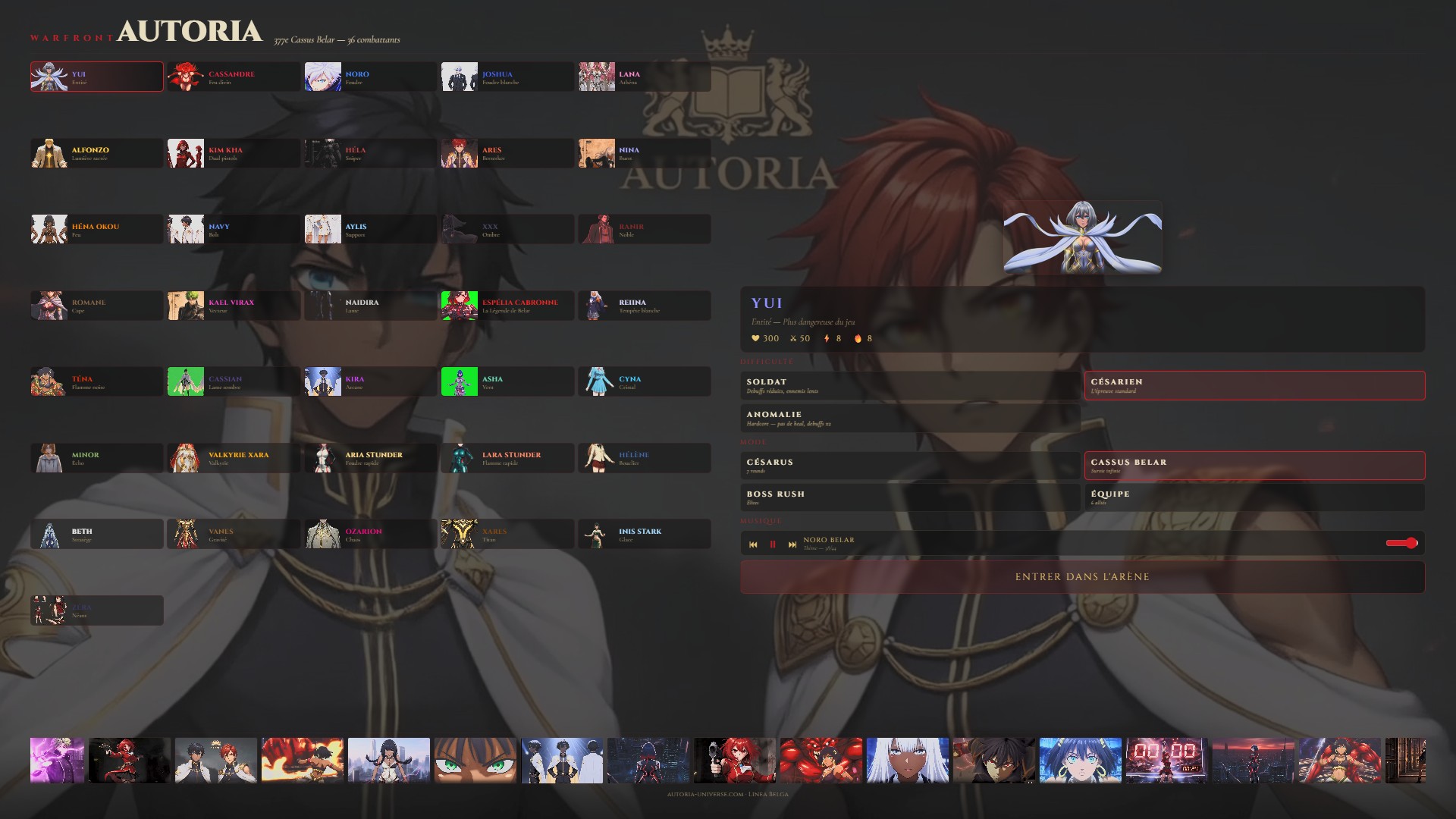The height and width of the screenshot is (819, 1456).
Task: Choose Alfonzo as your fighter
Action: [x=97, y=153]
